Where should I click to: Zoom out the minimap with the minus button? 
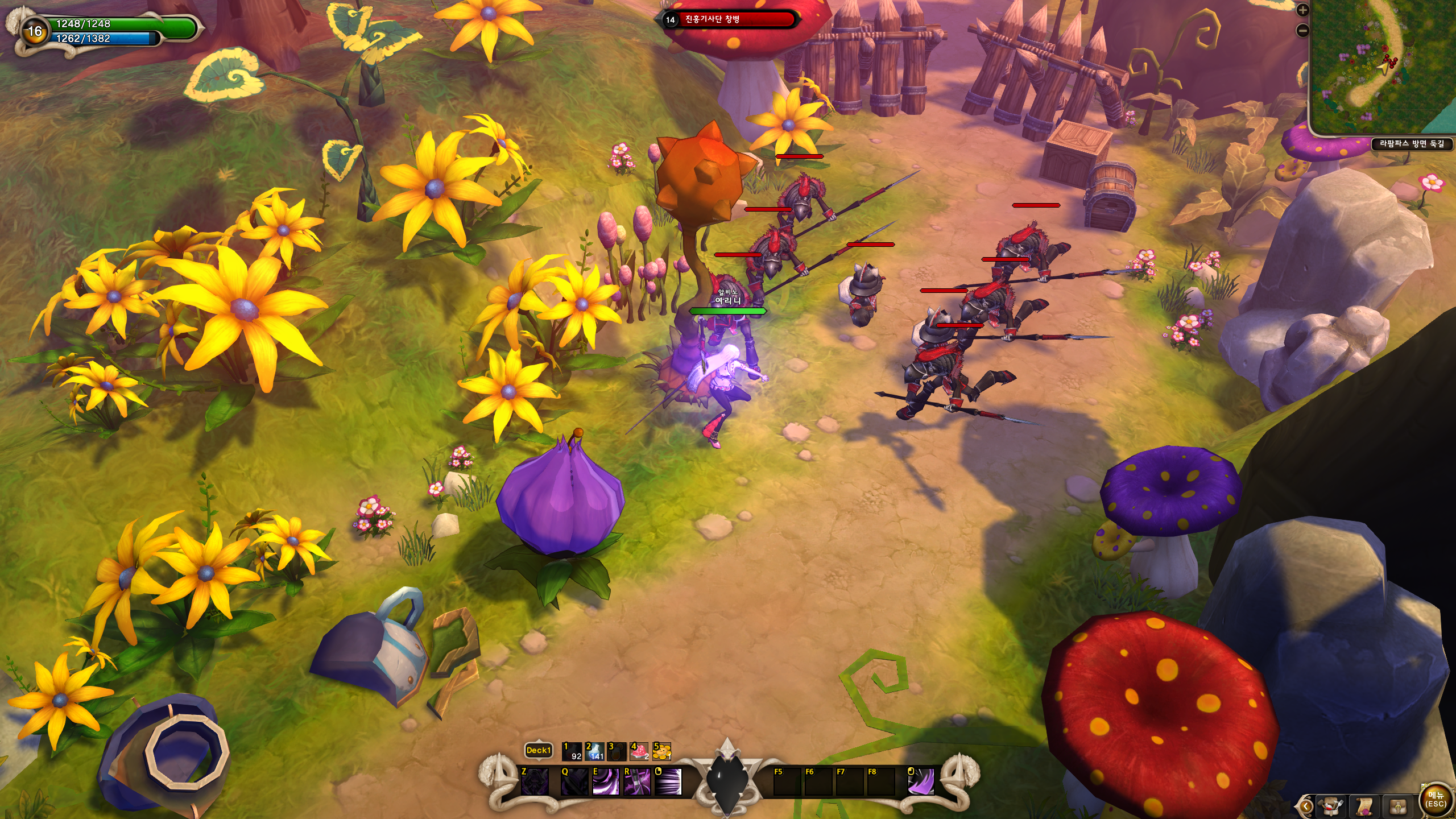[x=1302, y=31]
